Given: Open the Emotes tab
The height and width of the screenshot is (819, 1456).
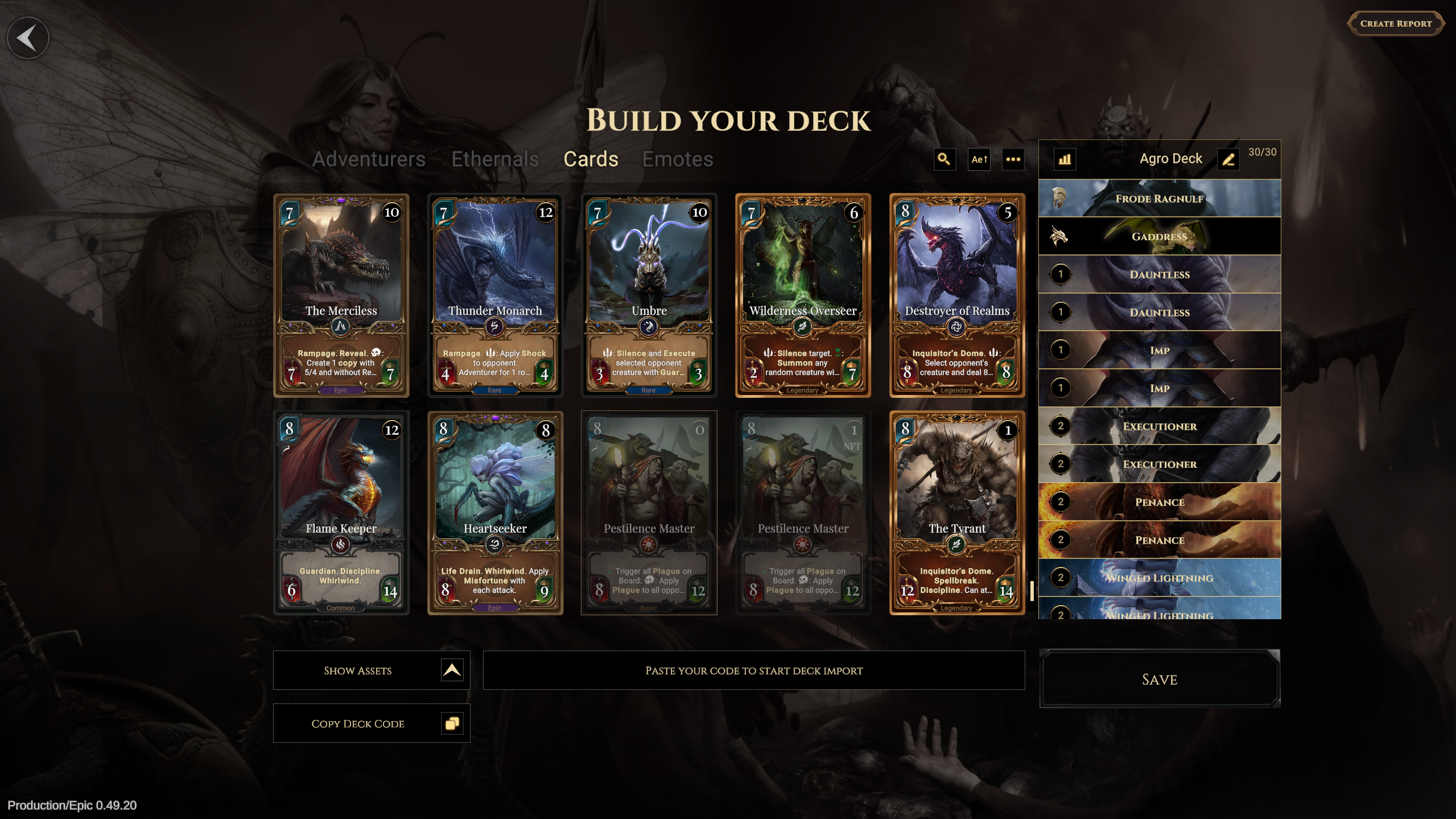Looking at the screenshot, I should pos(678,159).
